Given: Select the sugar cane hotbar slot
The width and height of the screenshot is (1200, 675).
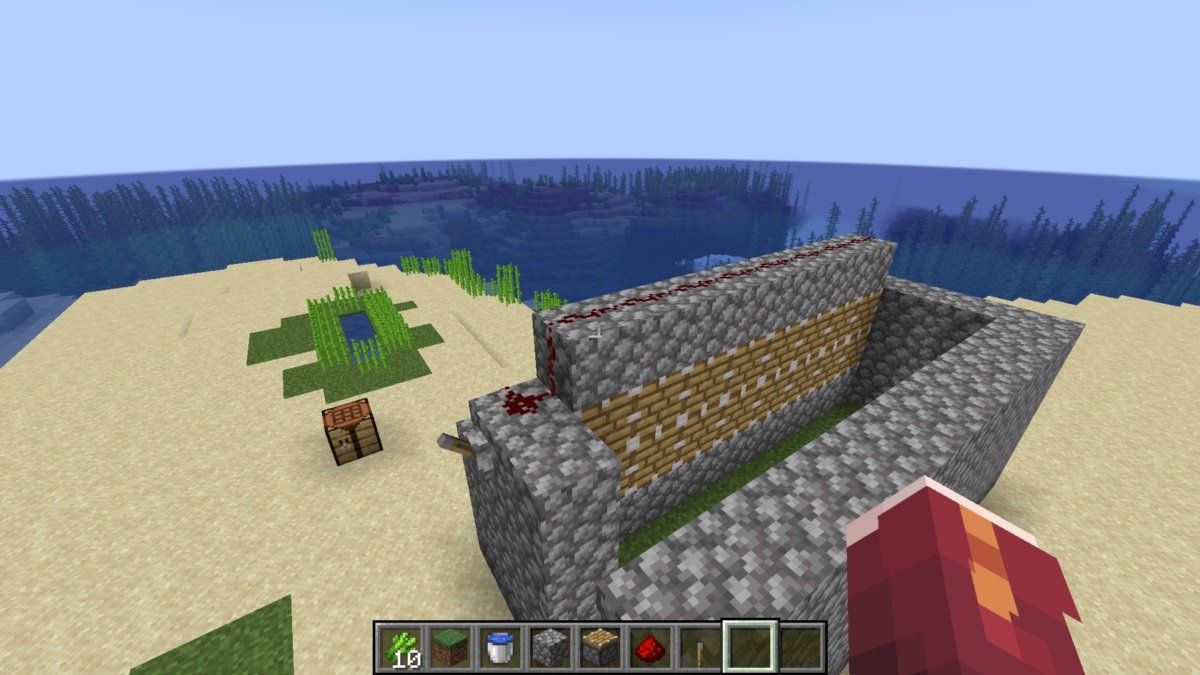Looking at the screenshot, I should [401, 647].
